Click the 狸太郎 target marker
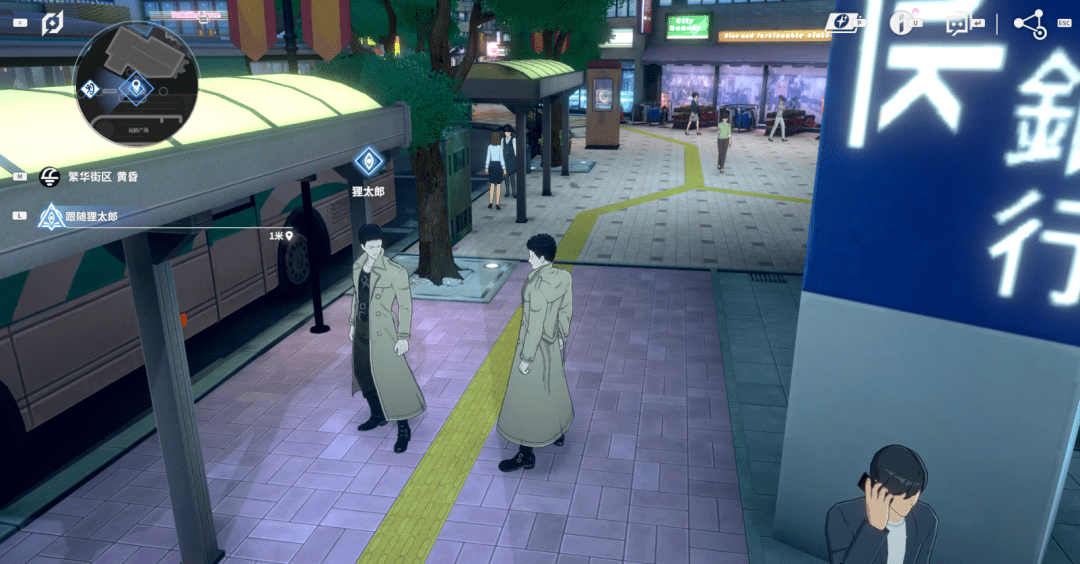This screenshot has height=564, width=1080. click(x=368, y=160)
